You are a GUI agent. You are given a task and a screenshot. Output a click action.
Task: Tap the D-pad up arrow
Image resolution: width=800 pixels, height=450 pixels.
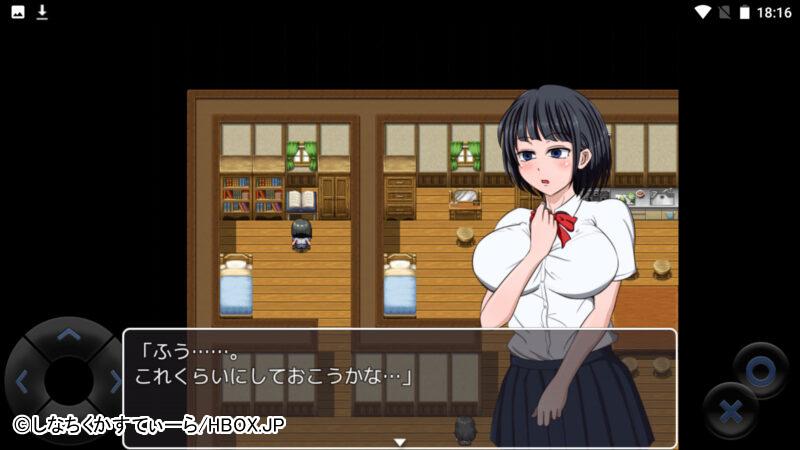(67, 336)
